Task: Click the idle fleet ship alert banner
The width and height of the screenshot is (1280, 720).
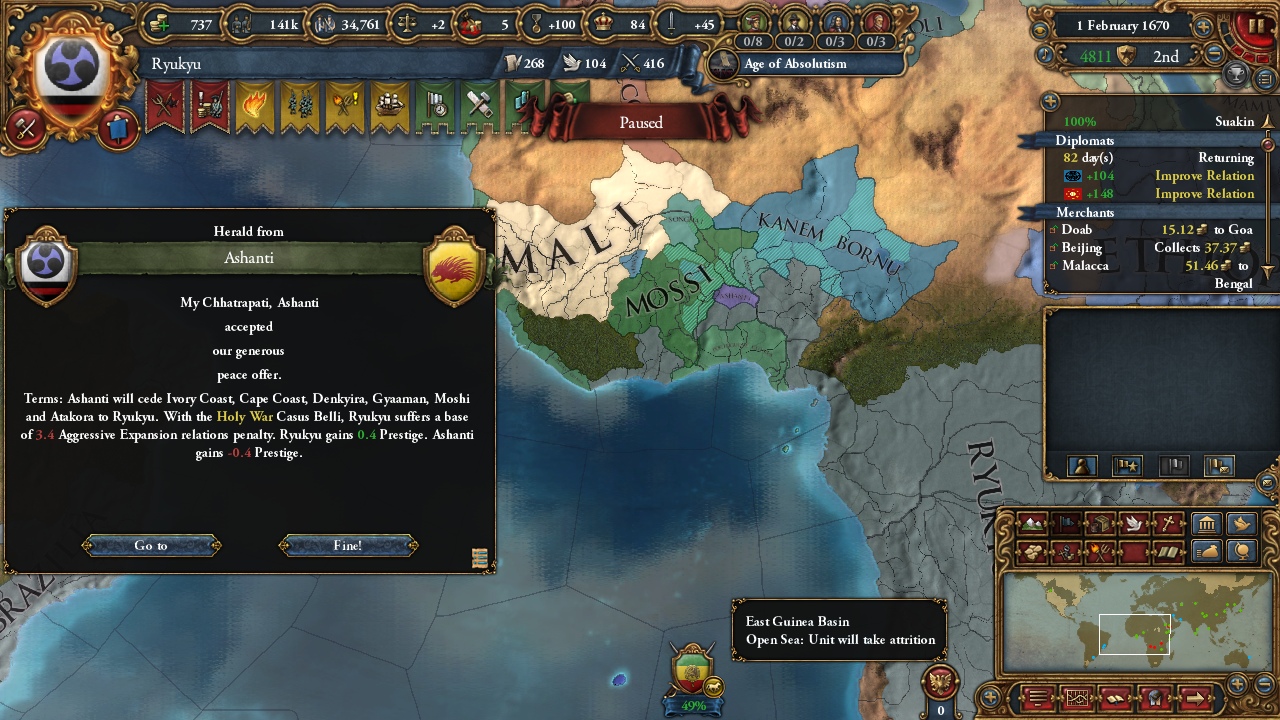Action: [x=389, y=103]
